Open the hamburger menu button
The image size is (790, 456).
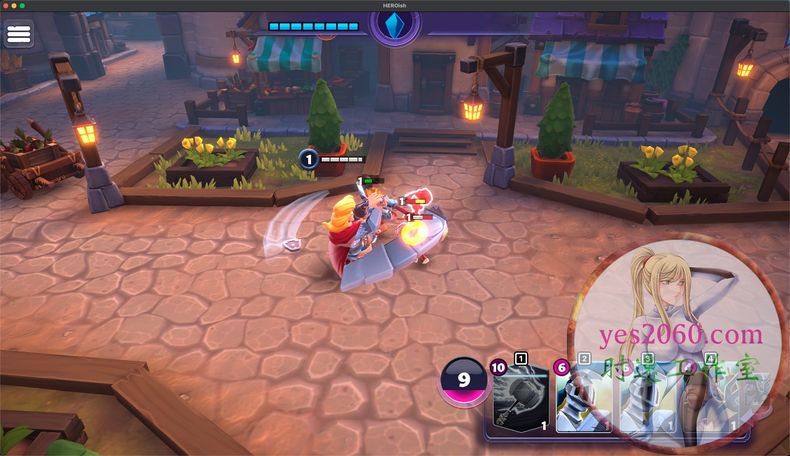pyautogui.click(x=19, y=34)
